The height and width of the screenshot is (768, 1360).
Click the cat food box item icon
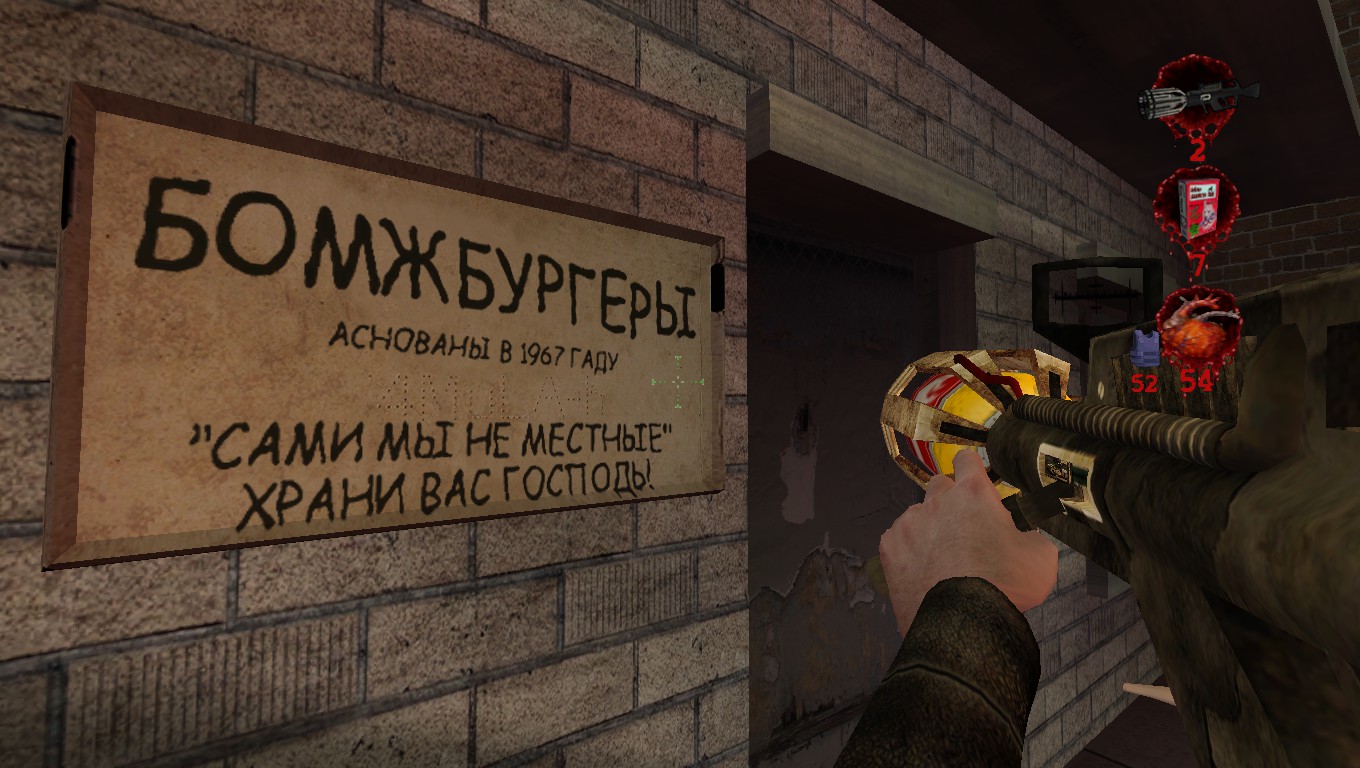coord(1196,207)
